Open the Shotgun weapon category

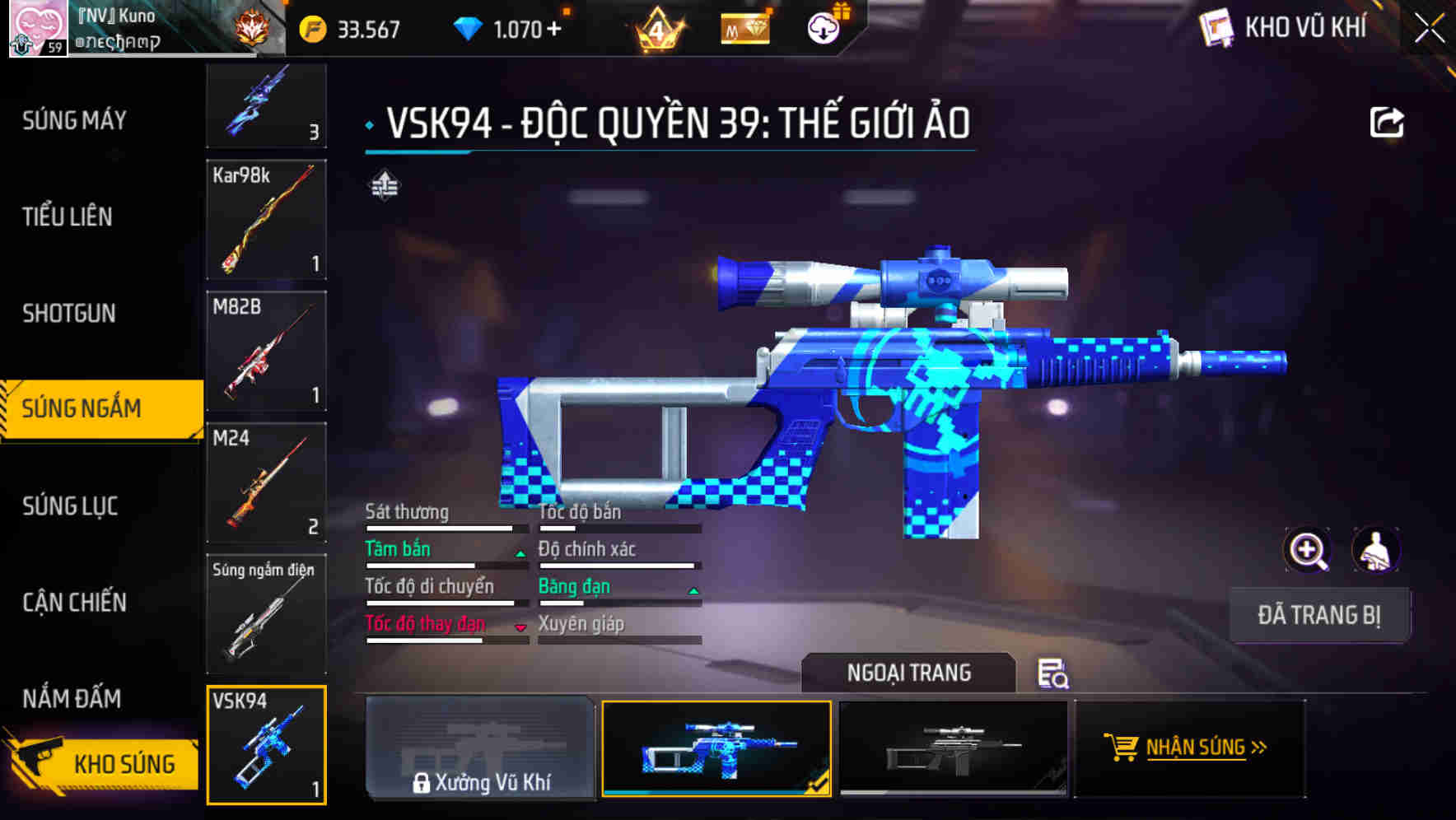click(x=69, y=314)
